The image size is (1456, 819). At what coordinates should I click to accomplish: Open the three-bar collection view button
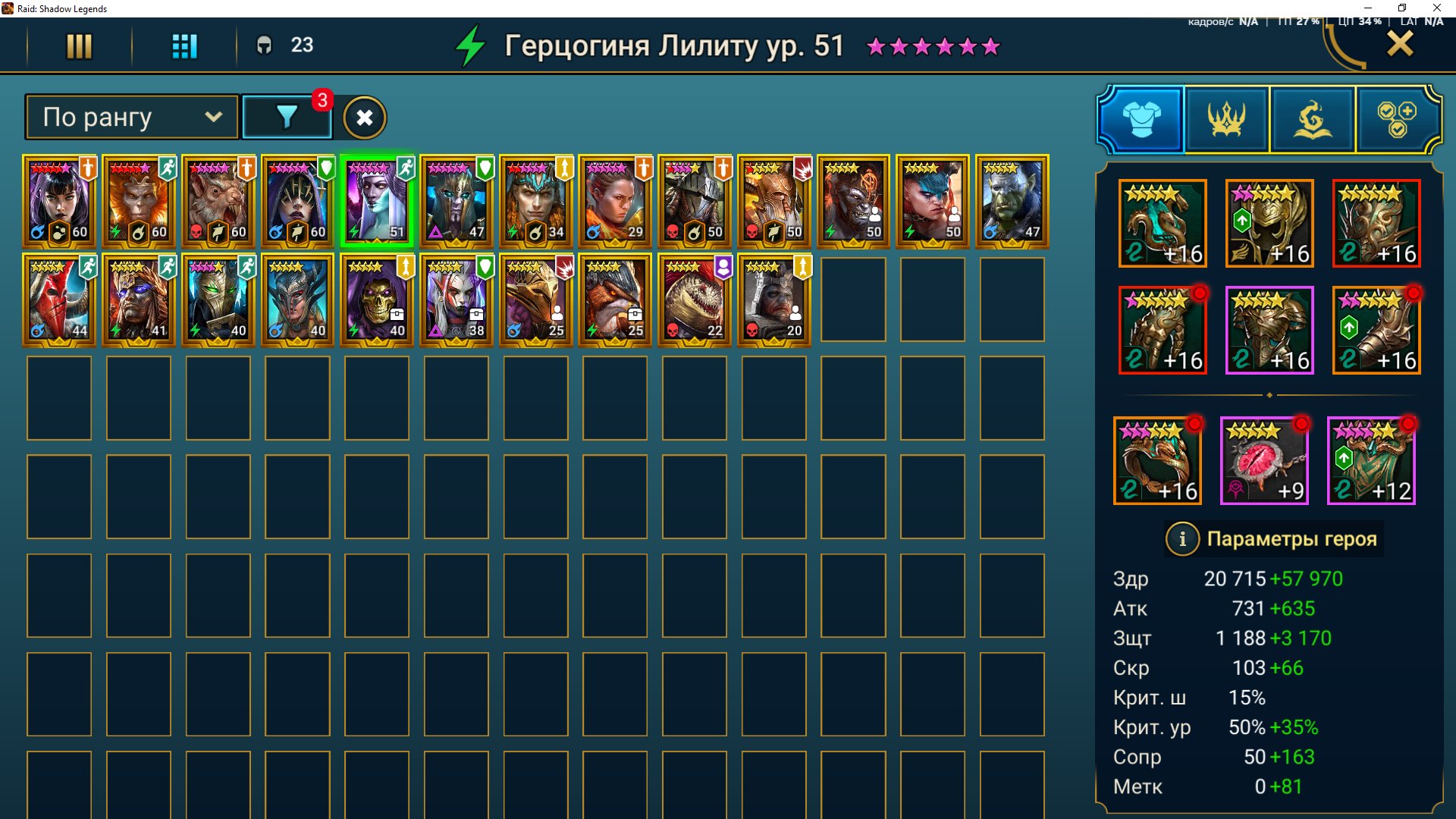pos(79,46)
